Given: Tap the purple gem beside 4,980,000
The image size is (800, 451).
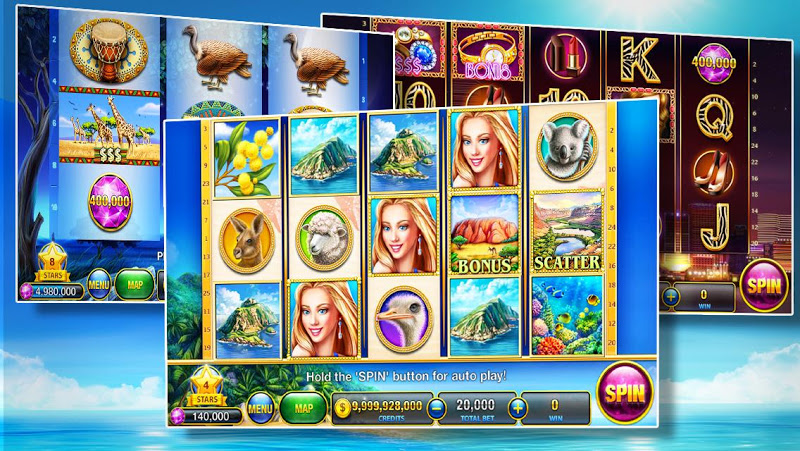Looking at the screenshot, I should point(27,292).
